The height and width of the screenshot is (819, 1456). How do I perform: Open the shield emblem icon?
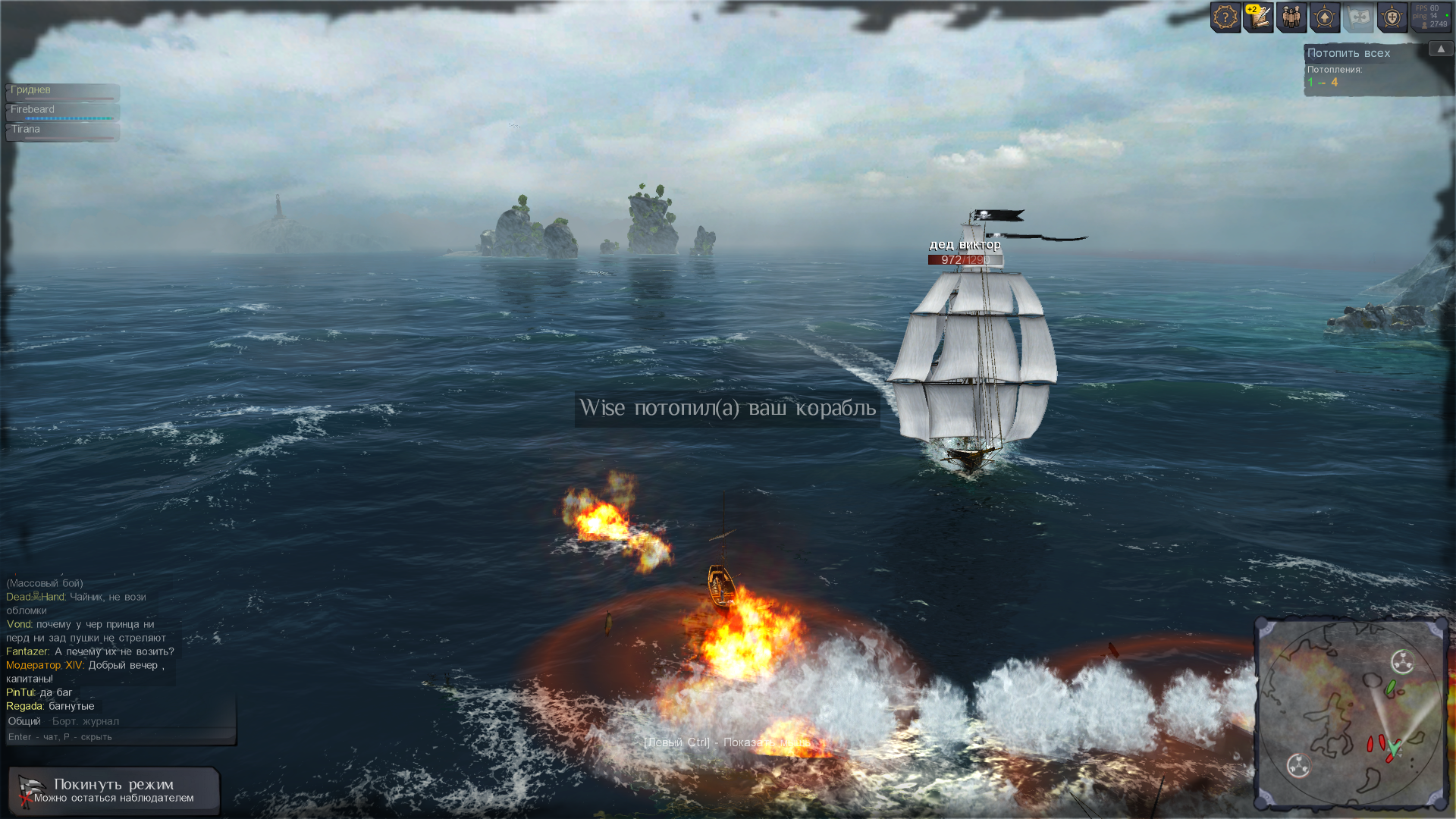coord(1392,17)
